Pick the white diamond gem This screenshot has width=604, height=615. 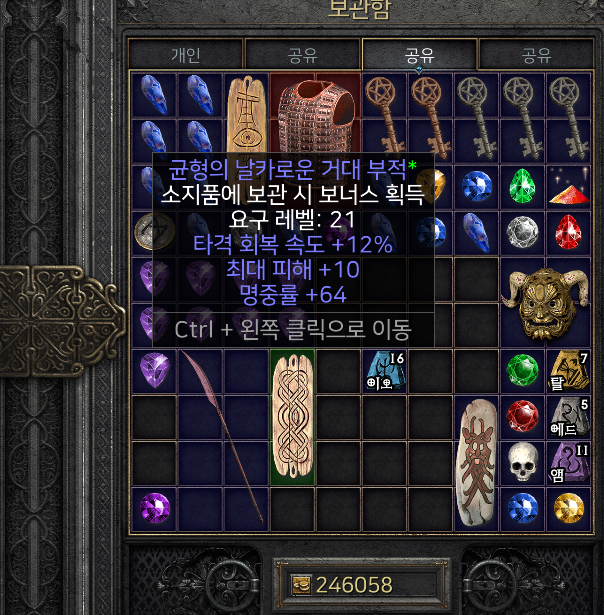[x=520, y=232]
